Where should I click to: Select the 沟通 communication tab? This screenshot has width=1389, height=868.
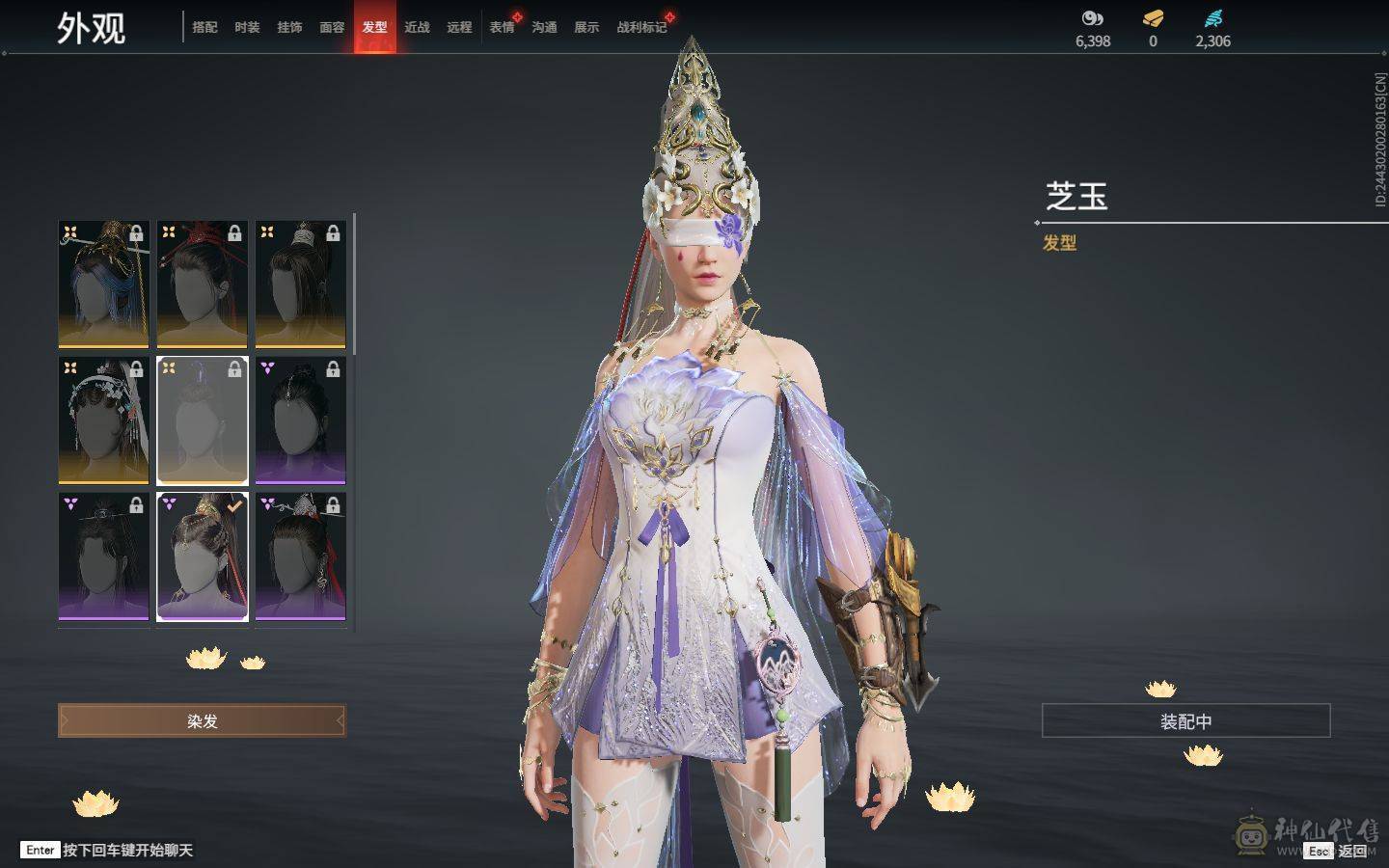pyautogui.click(x=544, y=27)
